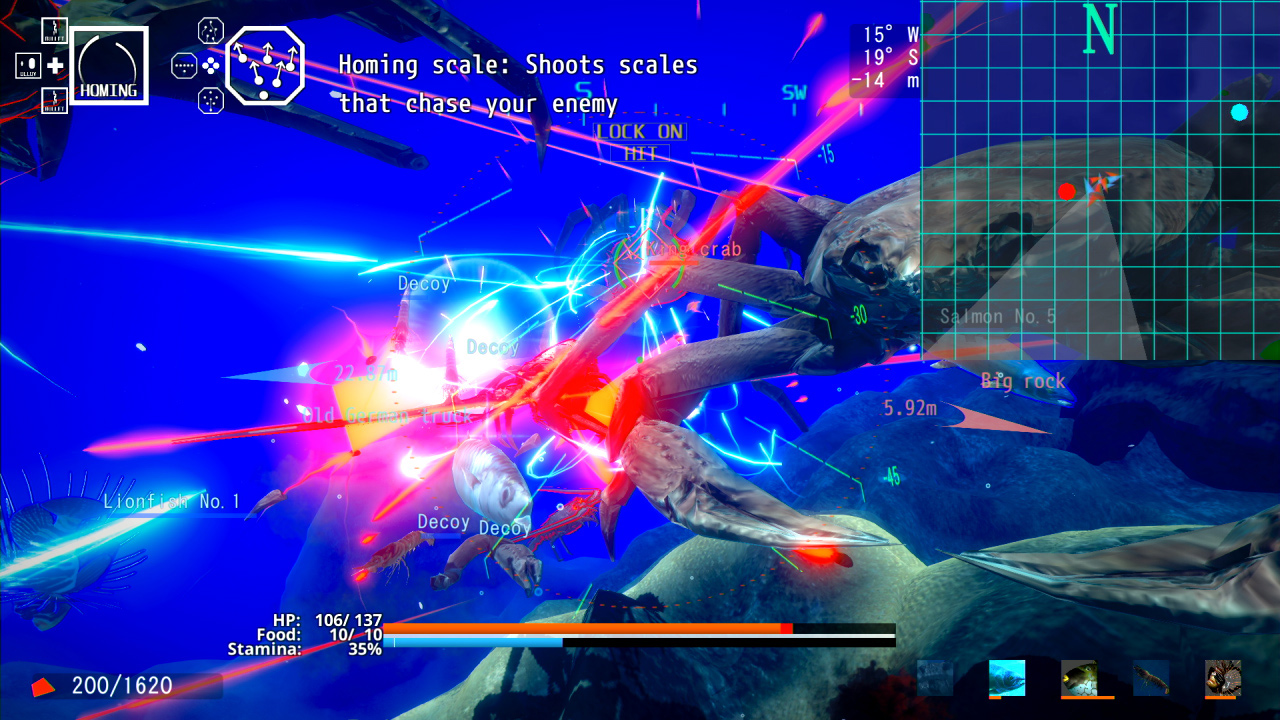Click the BELLY item slot icon
This screenshot has width=1280, height=720.
29,64
